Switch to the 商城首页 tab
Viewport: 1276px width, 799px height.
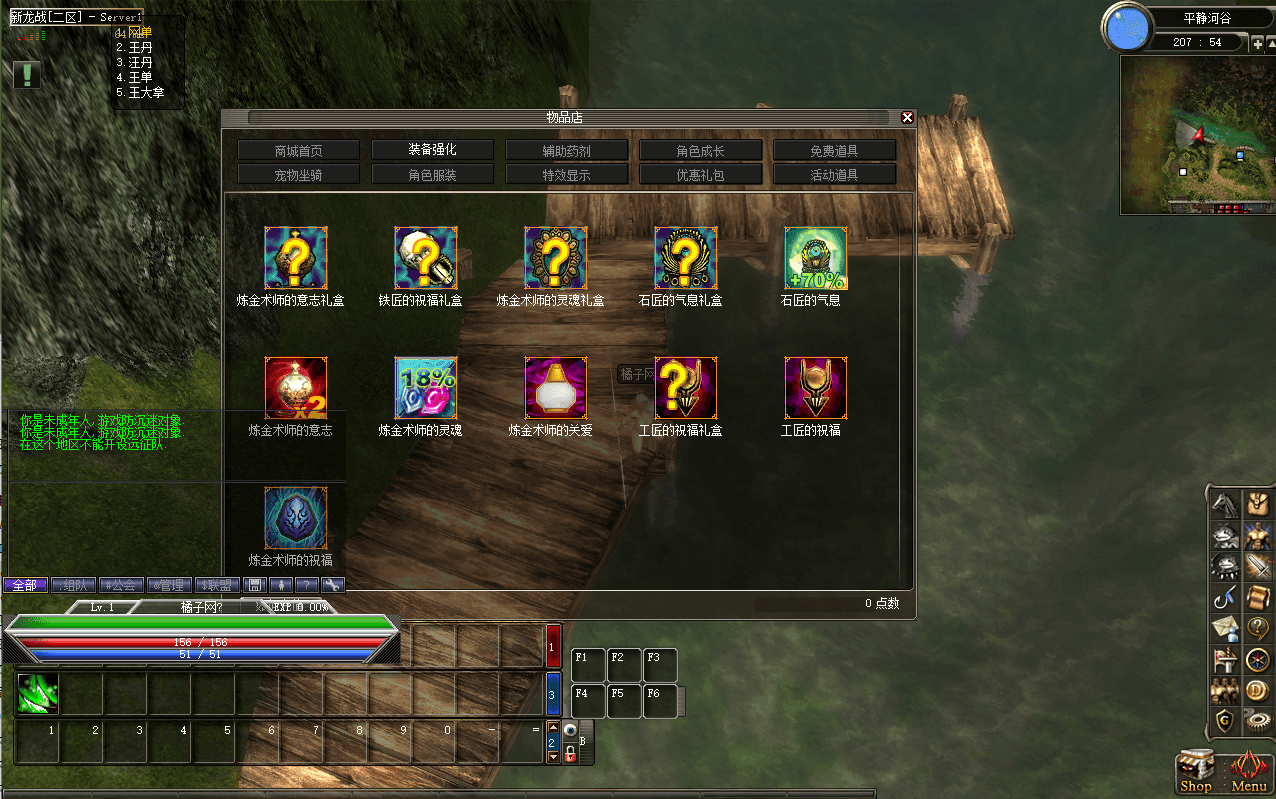click(298, 151)
